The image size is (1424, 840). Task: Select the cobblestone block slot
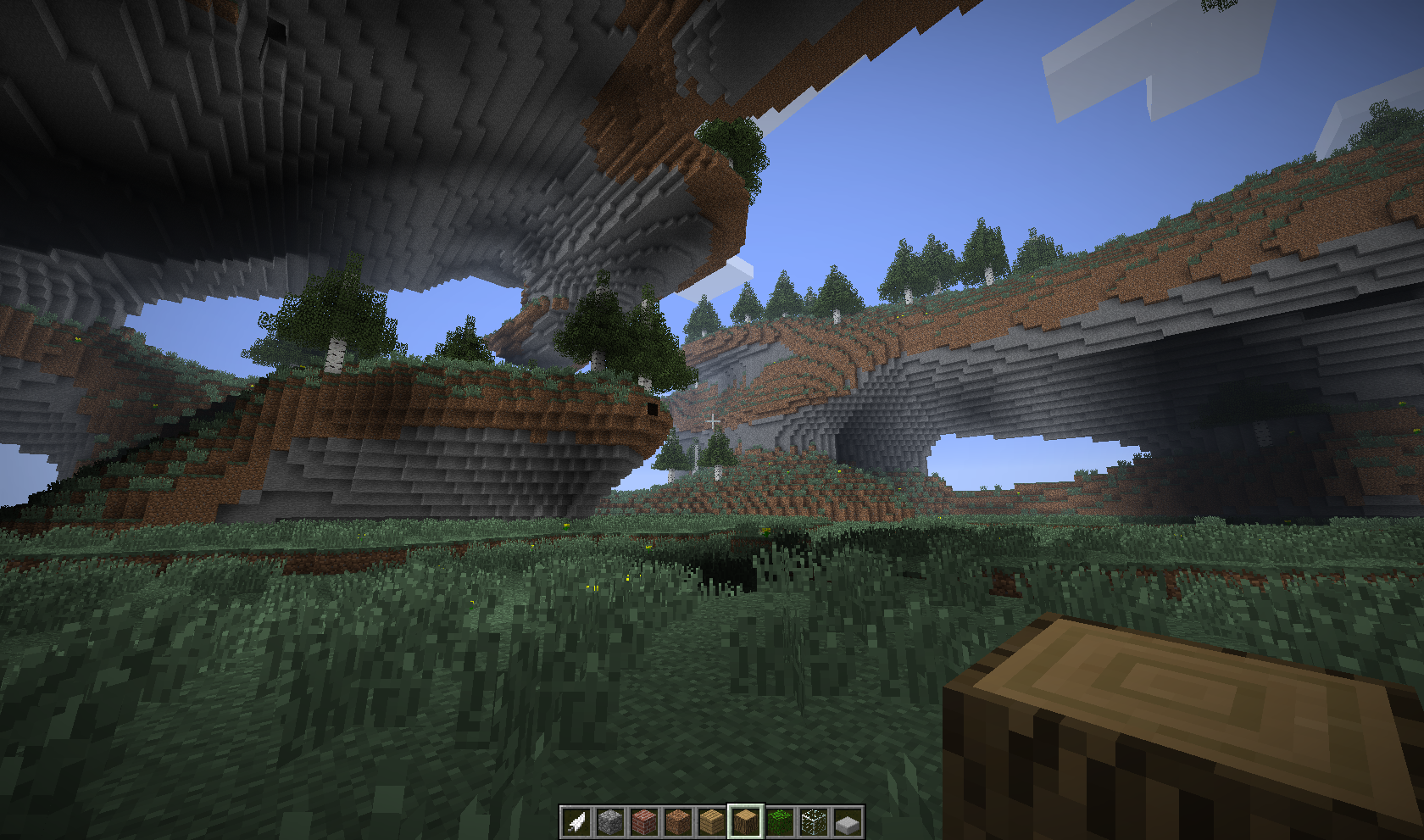point(610,821)
